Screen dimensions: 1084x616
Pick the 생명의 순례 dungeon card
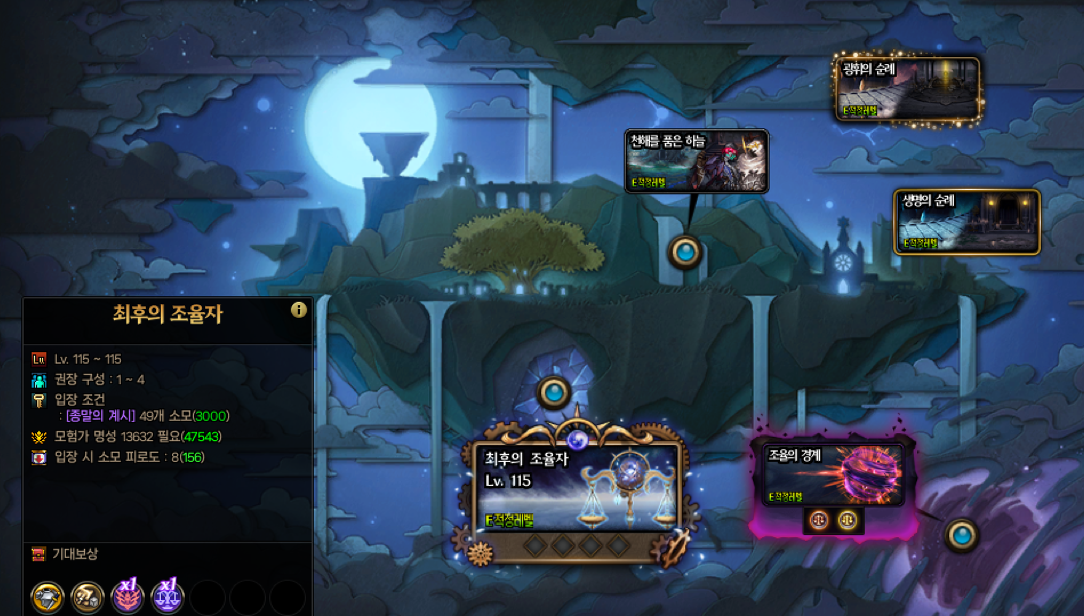click(966, 221)
